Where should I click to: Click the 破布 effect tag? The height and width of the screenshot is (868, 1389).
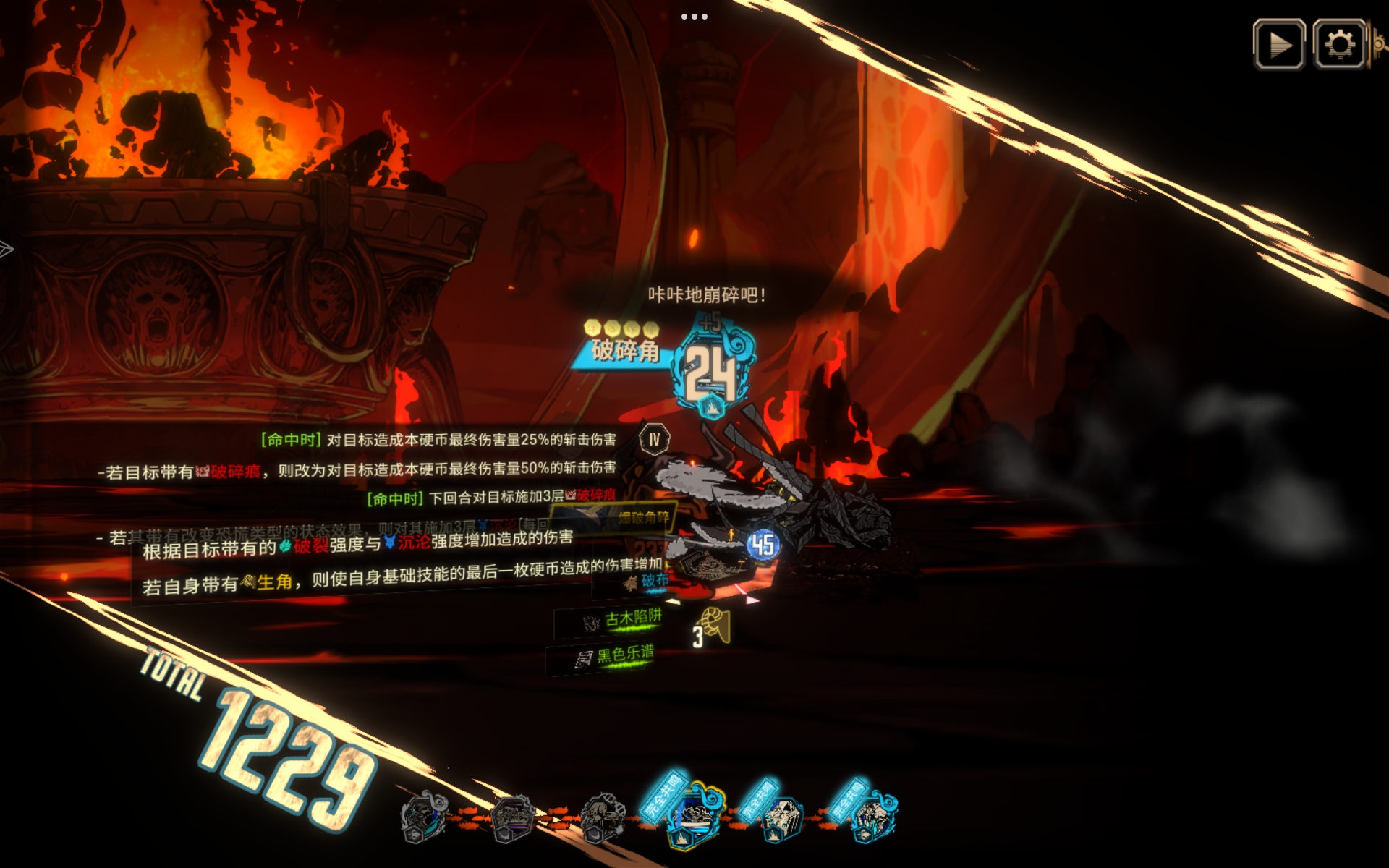(647, 581)
